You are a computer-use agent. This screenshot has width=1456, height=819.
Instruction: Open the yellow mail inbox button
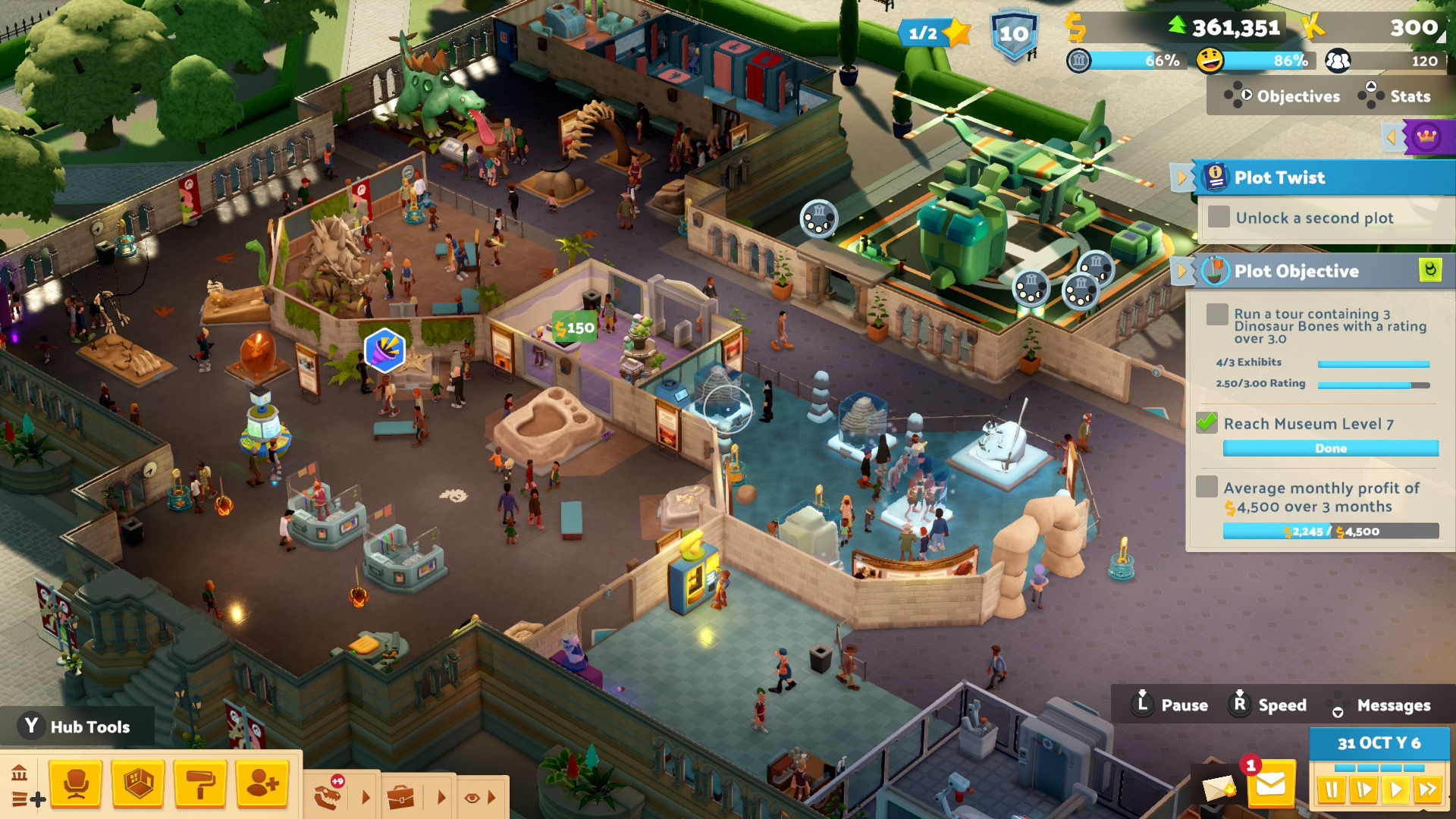tap(1271, 786)
